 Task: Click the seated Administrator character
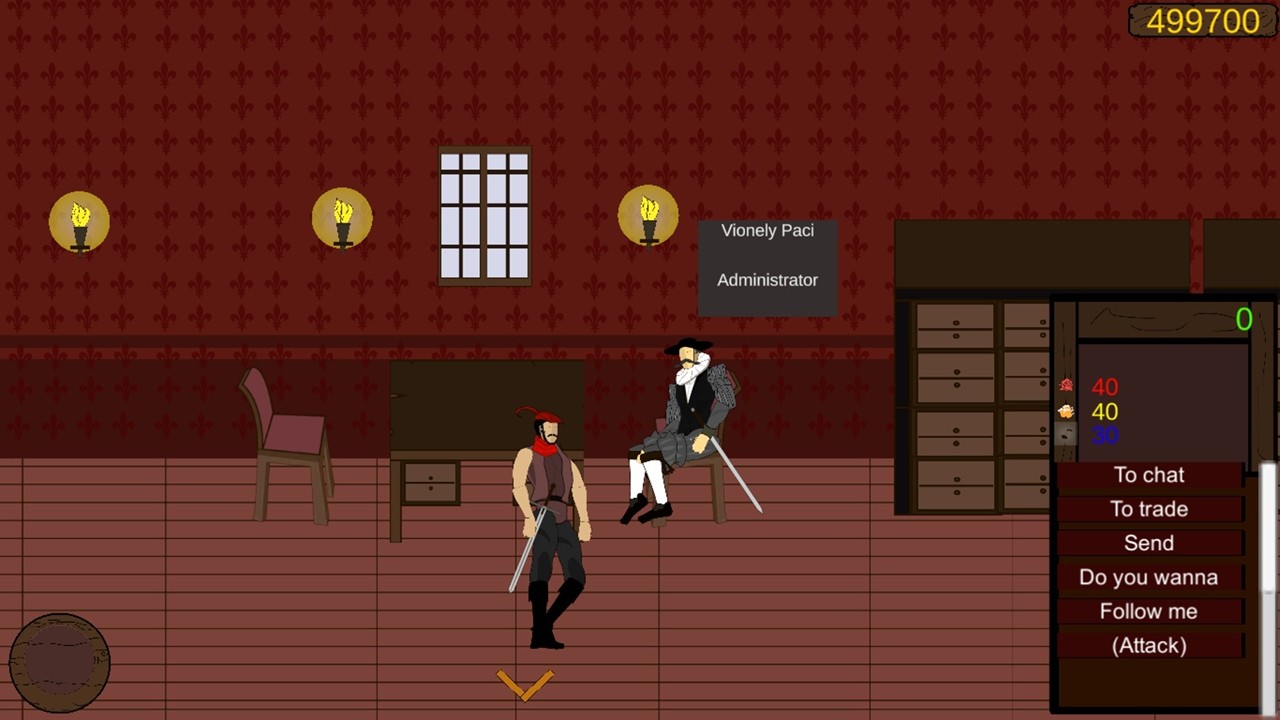pos(685,420)
